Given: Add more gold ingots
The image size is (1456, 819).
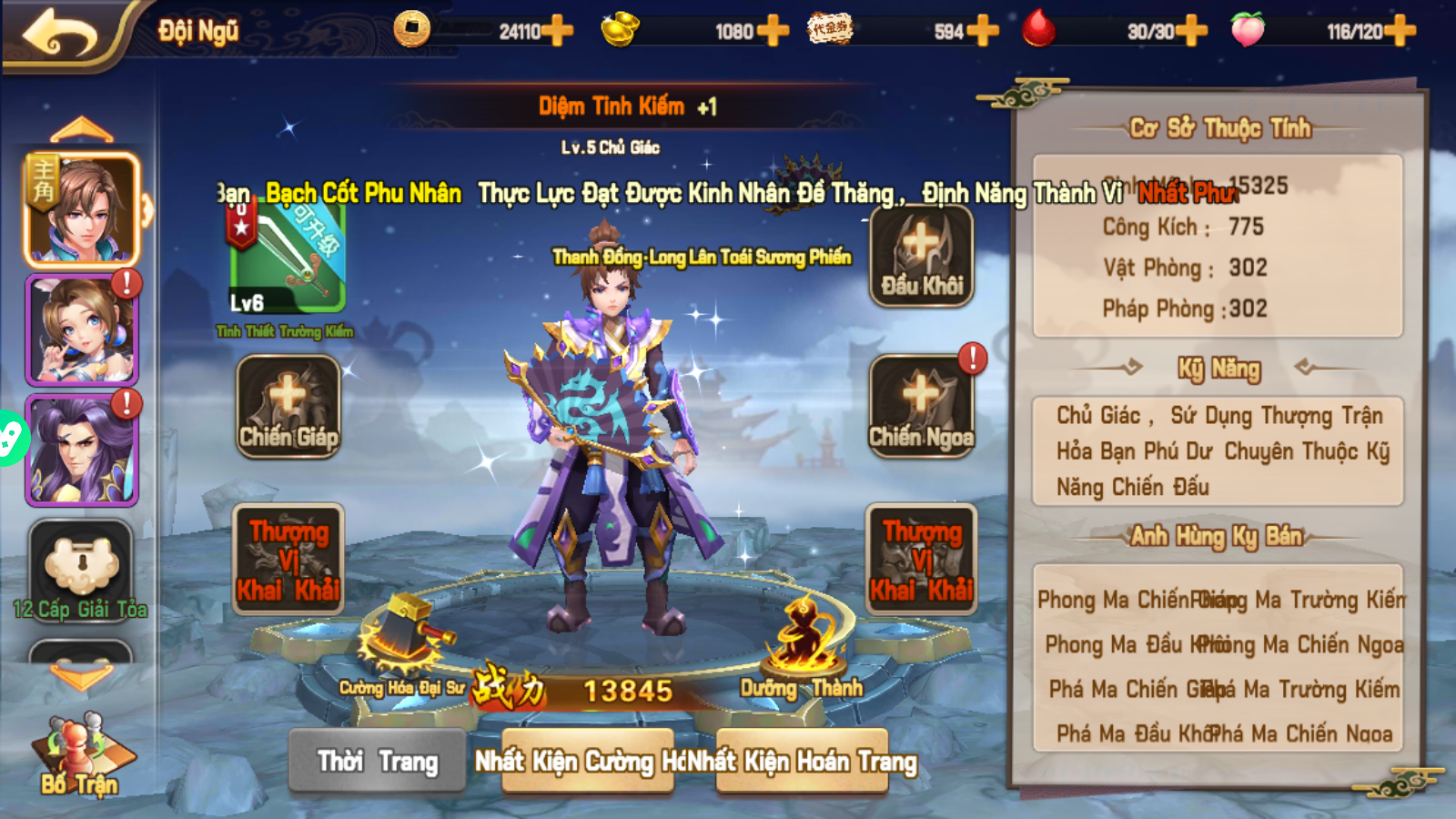Looking at the screenshot, I should (772, 31).
